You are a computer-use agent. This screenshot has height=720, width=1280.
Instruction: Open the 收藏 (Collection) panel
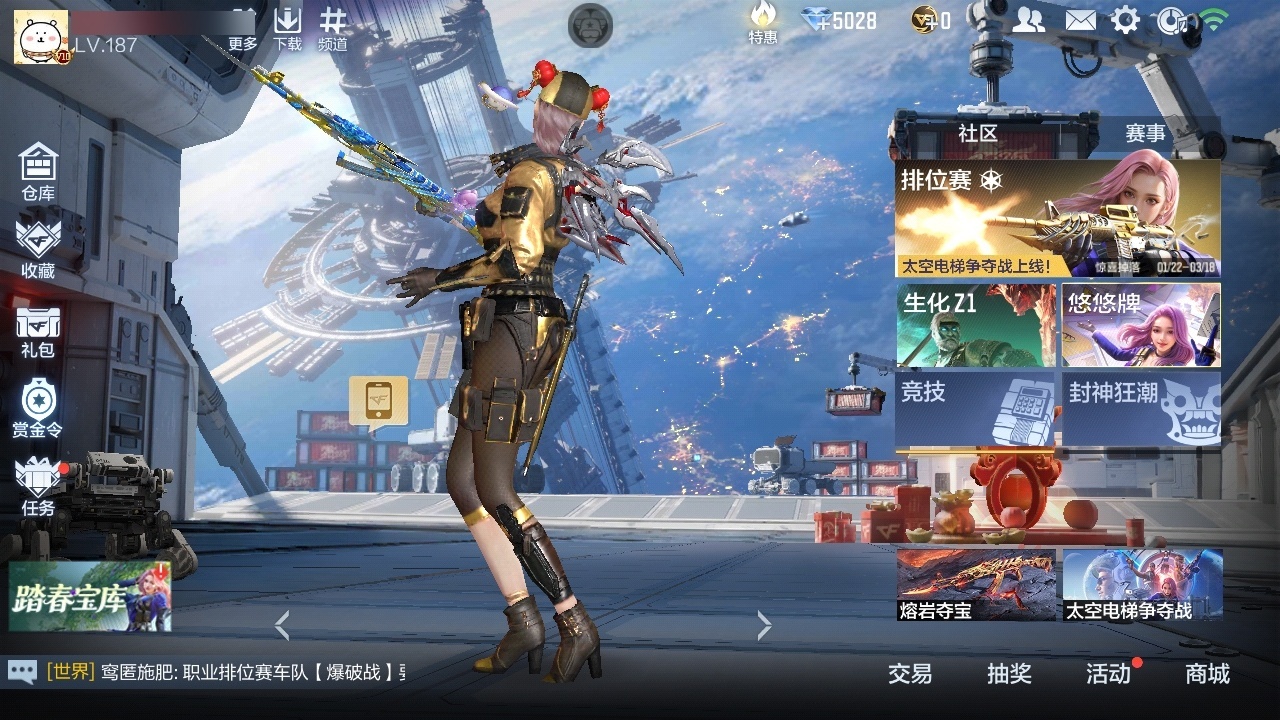tap(38, 248)
